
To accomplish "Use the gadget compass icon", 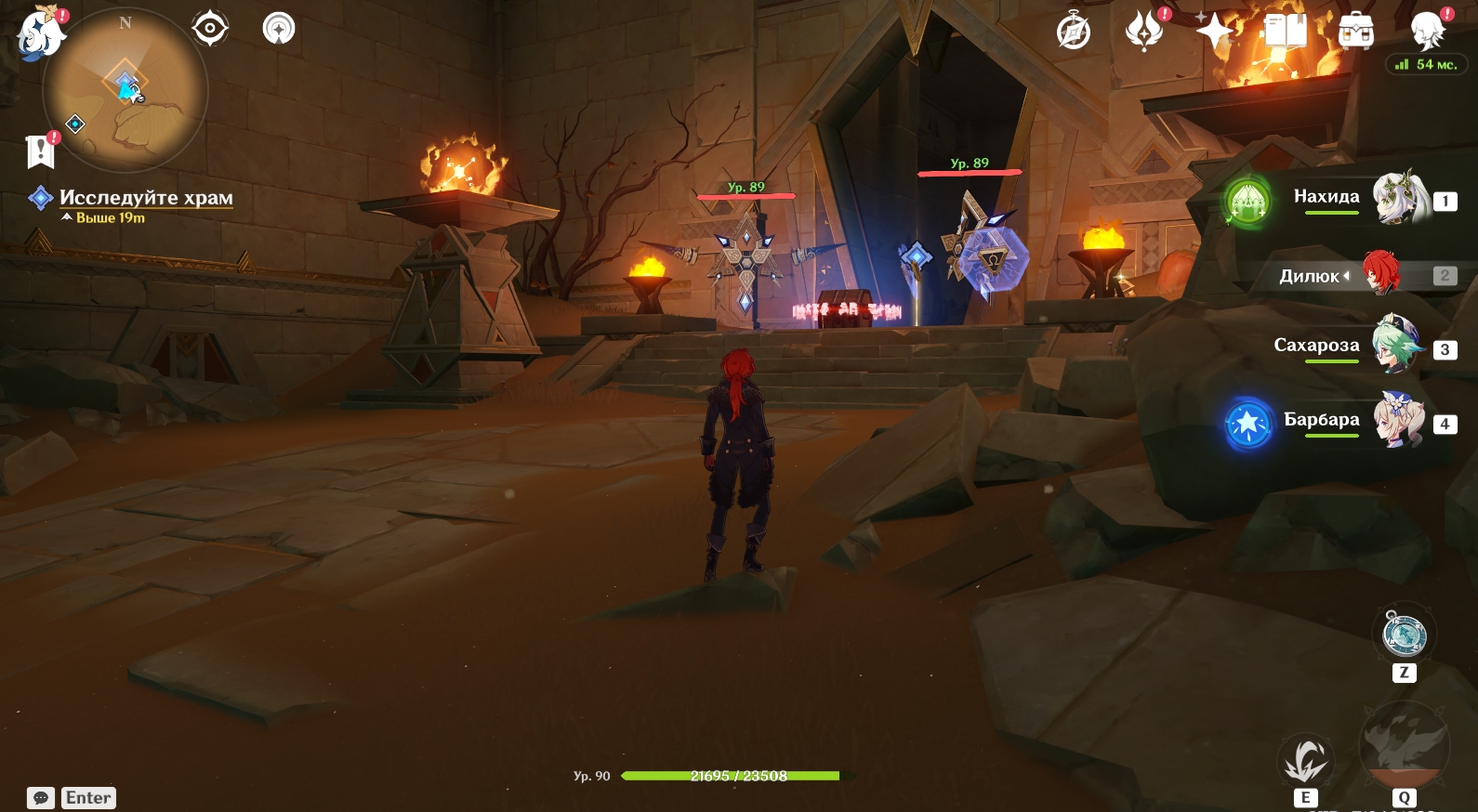I will pos(1404,635).
